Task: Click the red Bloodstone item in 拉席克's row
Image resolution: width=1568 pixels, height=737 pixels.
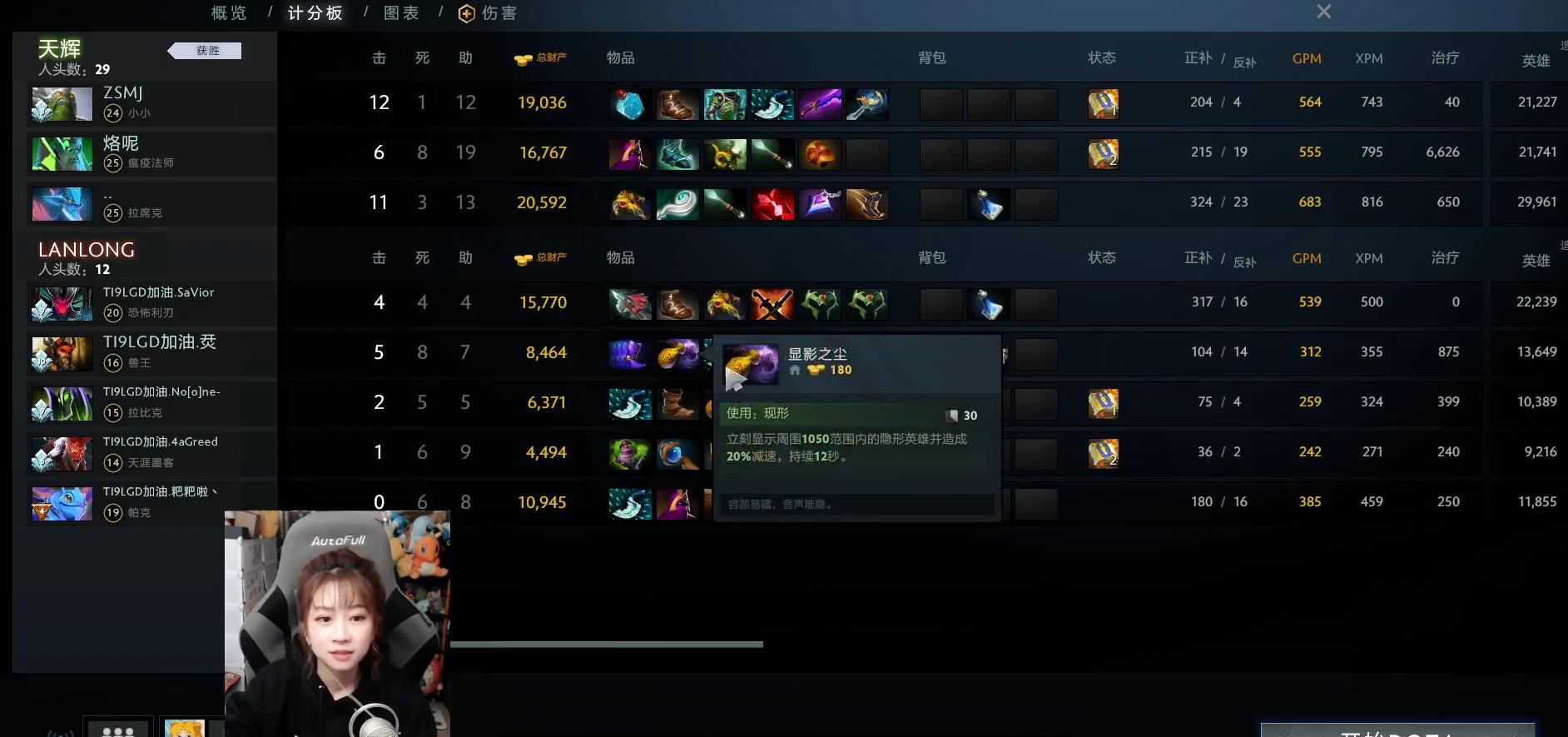Action: click(772, 202)
